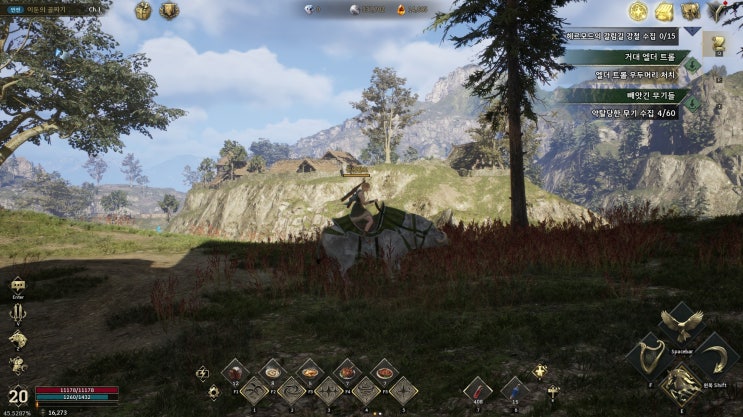Click the lightning bolt icon beside hotbar

[202, 374]
